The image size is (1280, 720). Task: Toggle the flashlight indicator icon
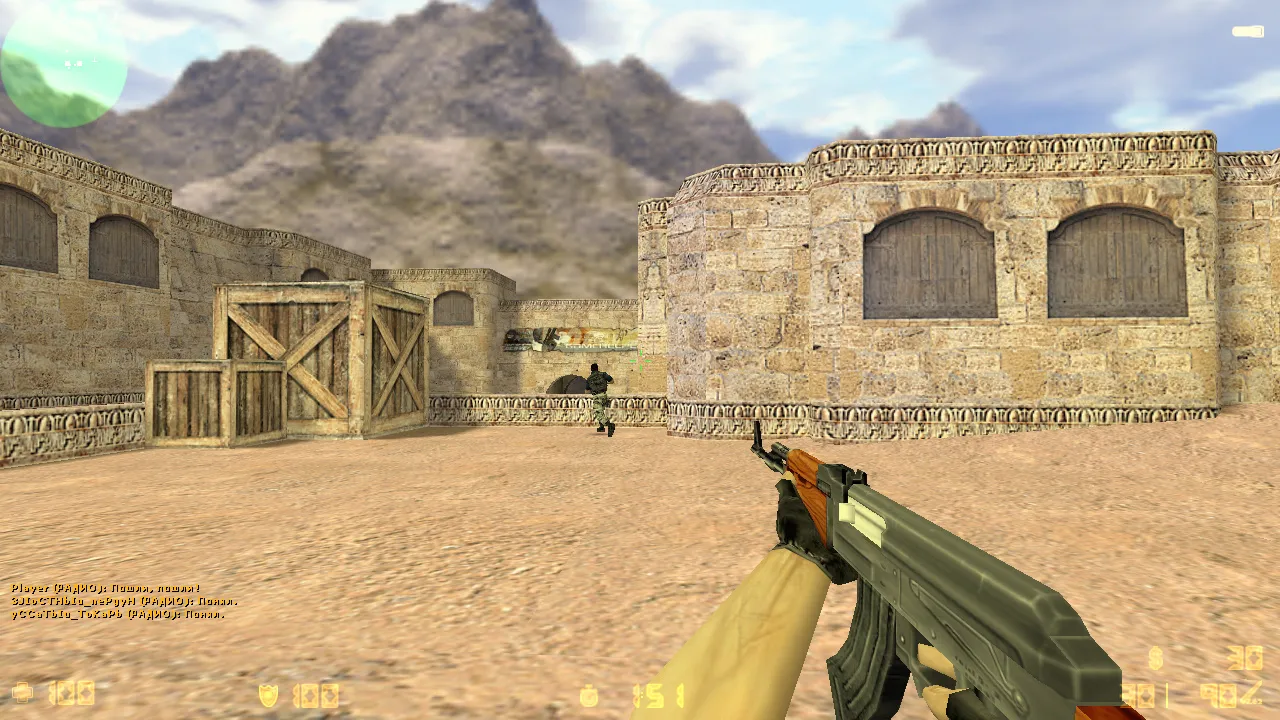coord(1247,32)
